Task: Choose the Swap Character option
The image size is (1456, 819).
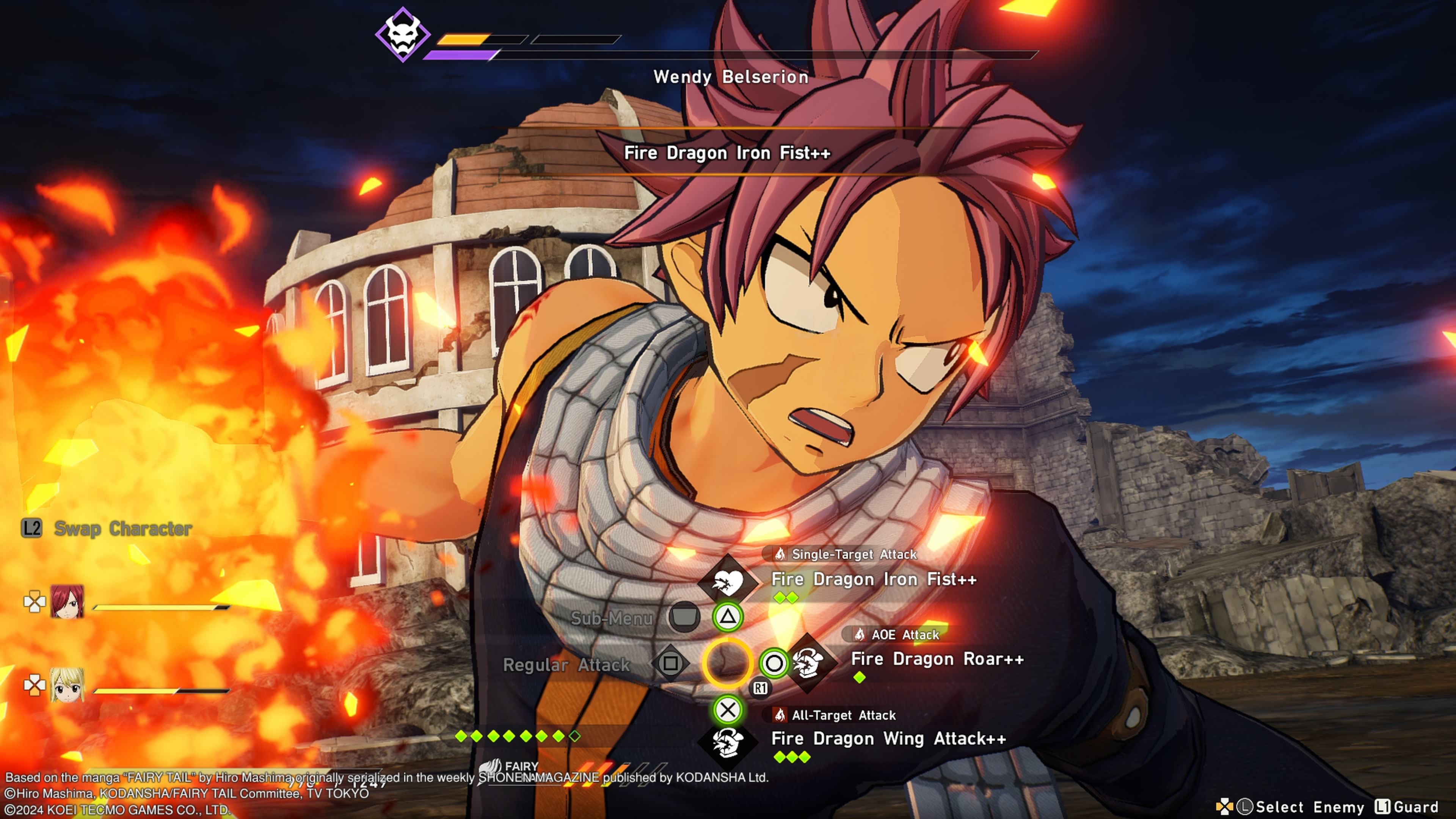Action: coord(122,529)
